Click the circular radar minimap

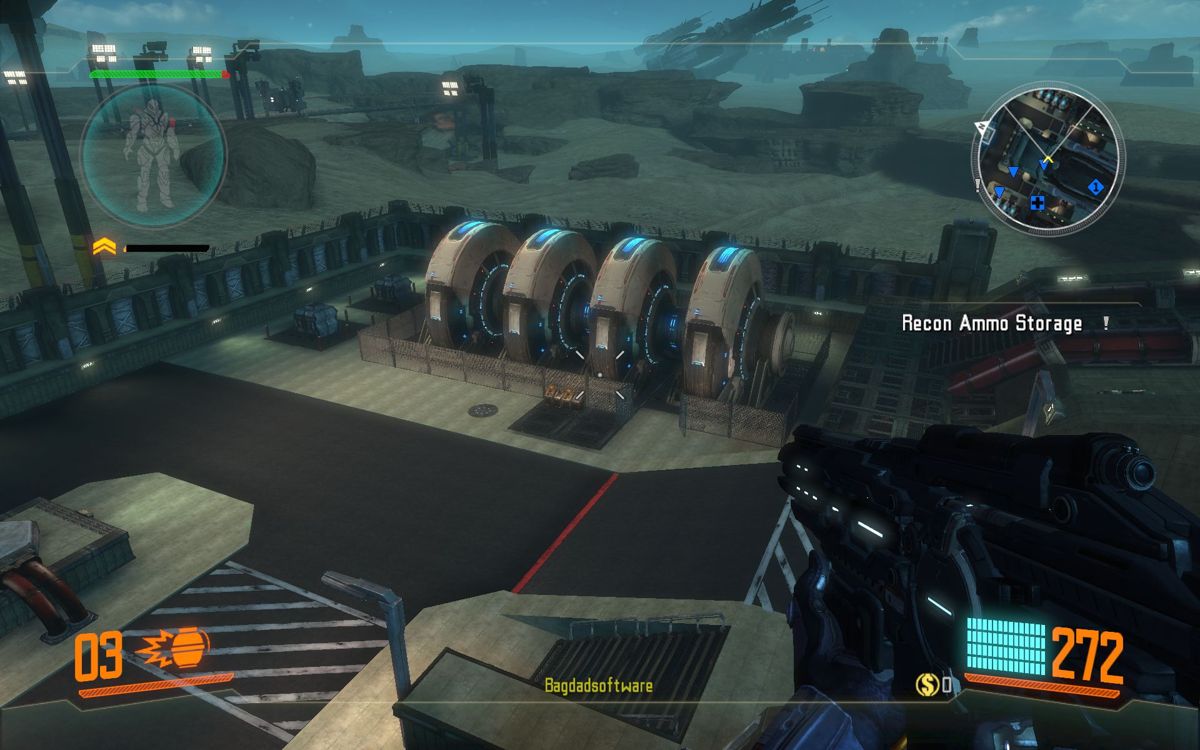(x=1046, y=161)
